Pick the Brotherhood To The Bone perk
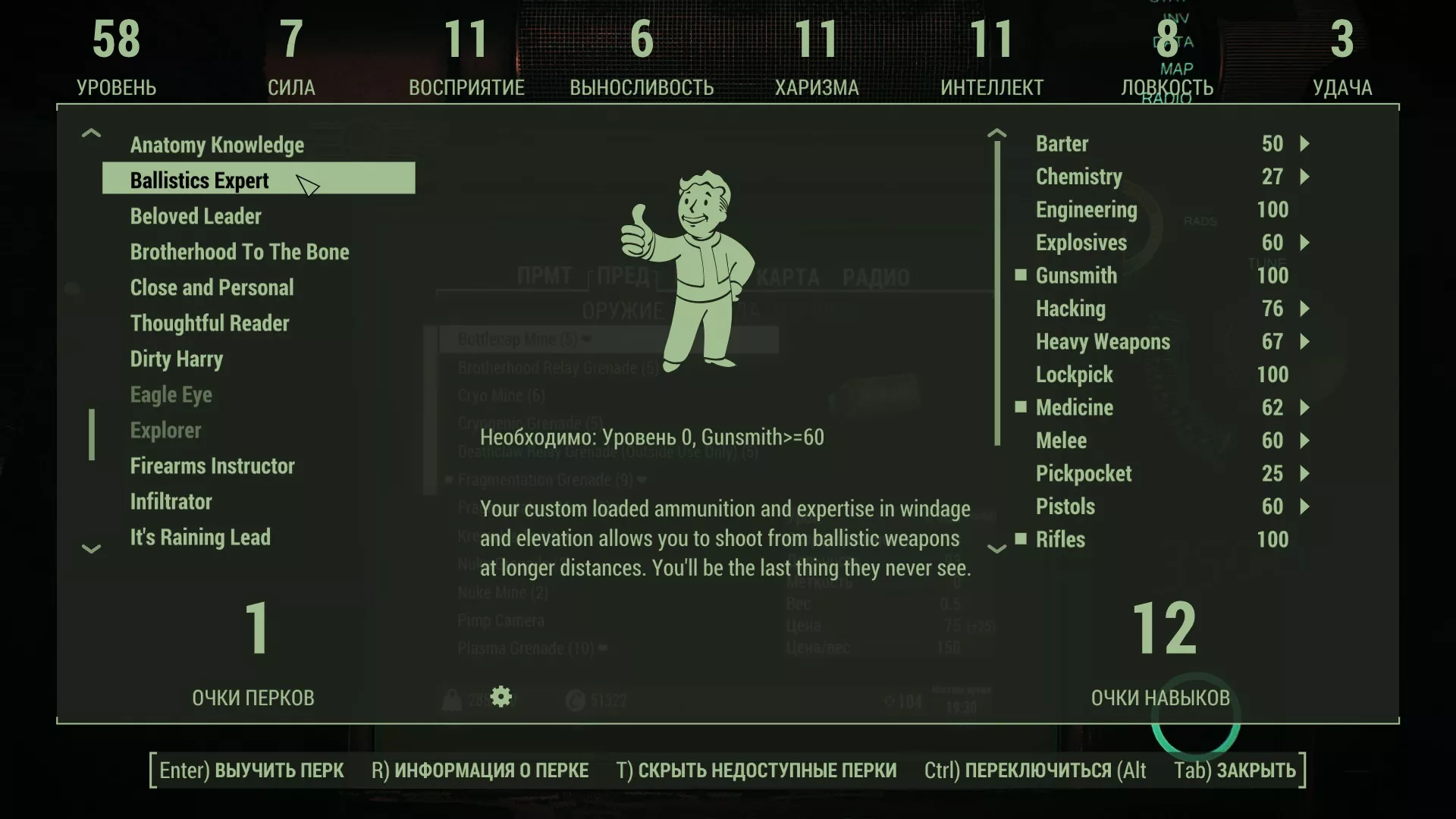Screen dimensions: 1456x819 [240, 252]
